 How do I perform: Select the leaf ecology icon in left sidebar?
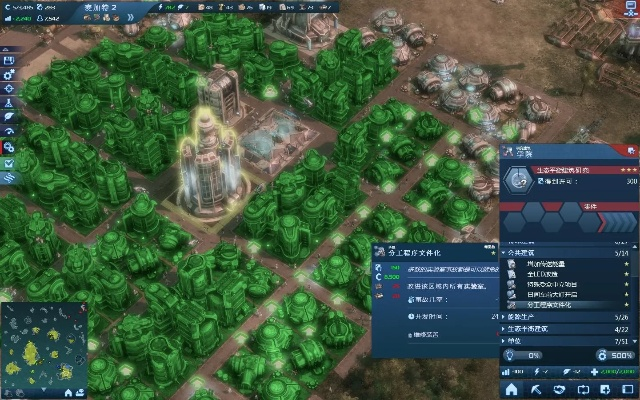[9, 117]
